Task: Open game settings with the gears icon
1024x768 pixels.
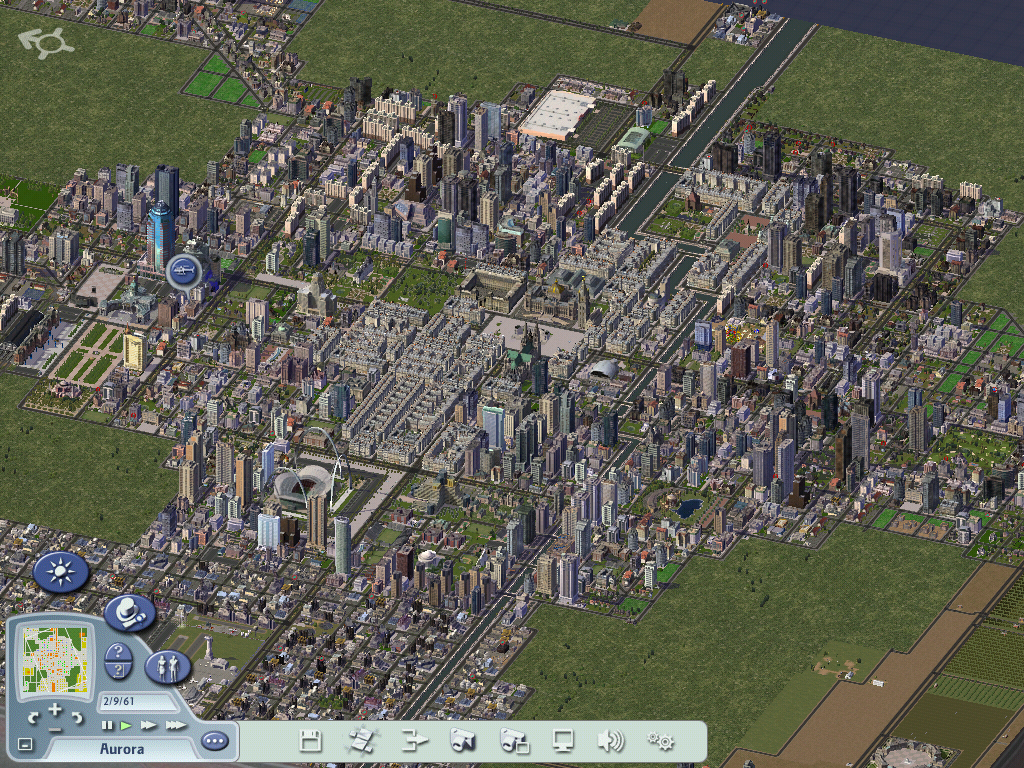Action: pos(660,741)
